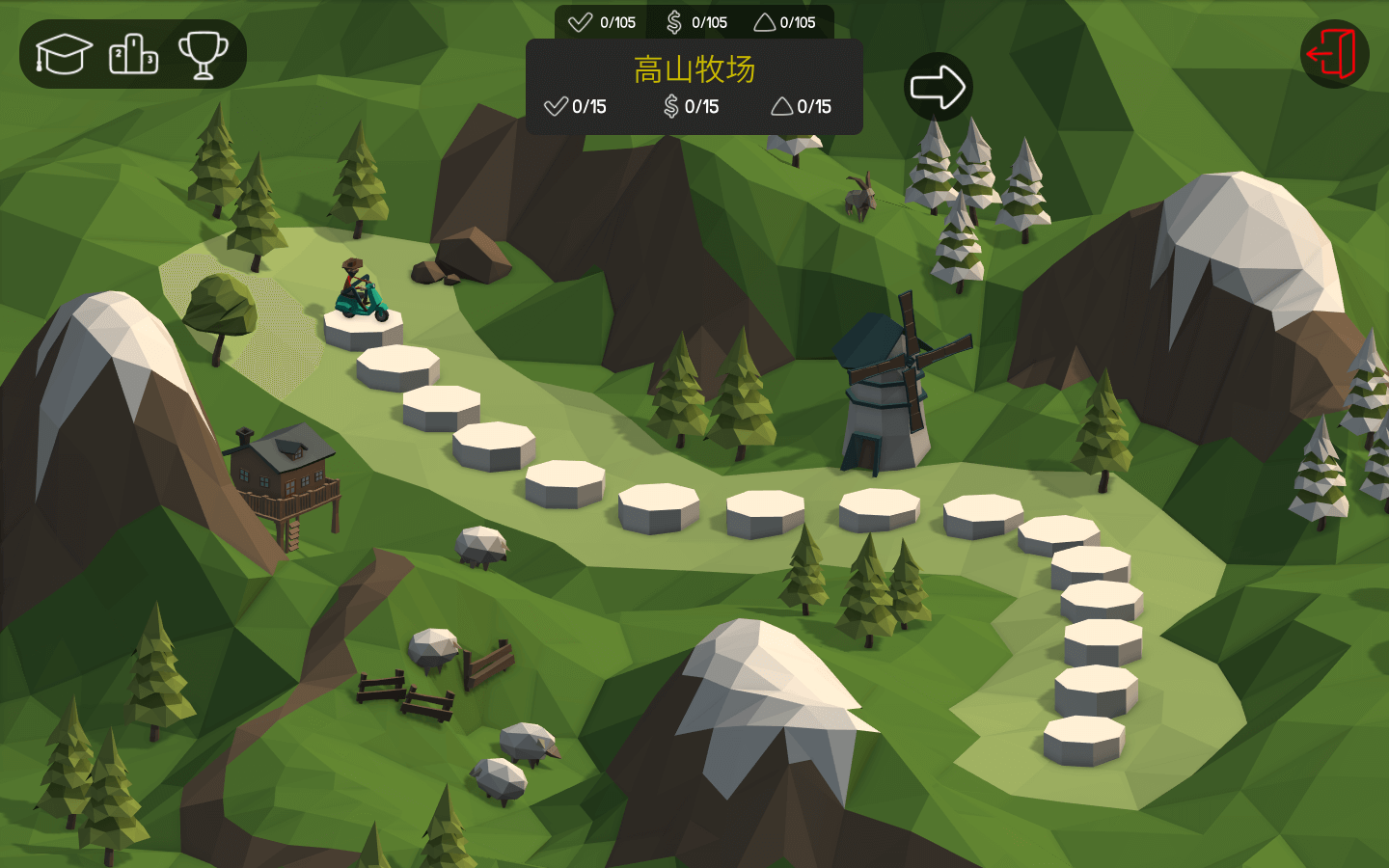Show the podium leaderboard rankings
The width and height of the screenshot is (1389, 868).
133,54
